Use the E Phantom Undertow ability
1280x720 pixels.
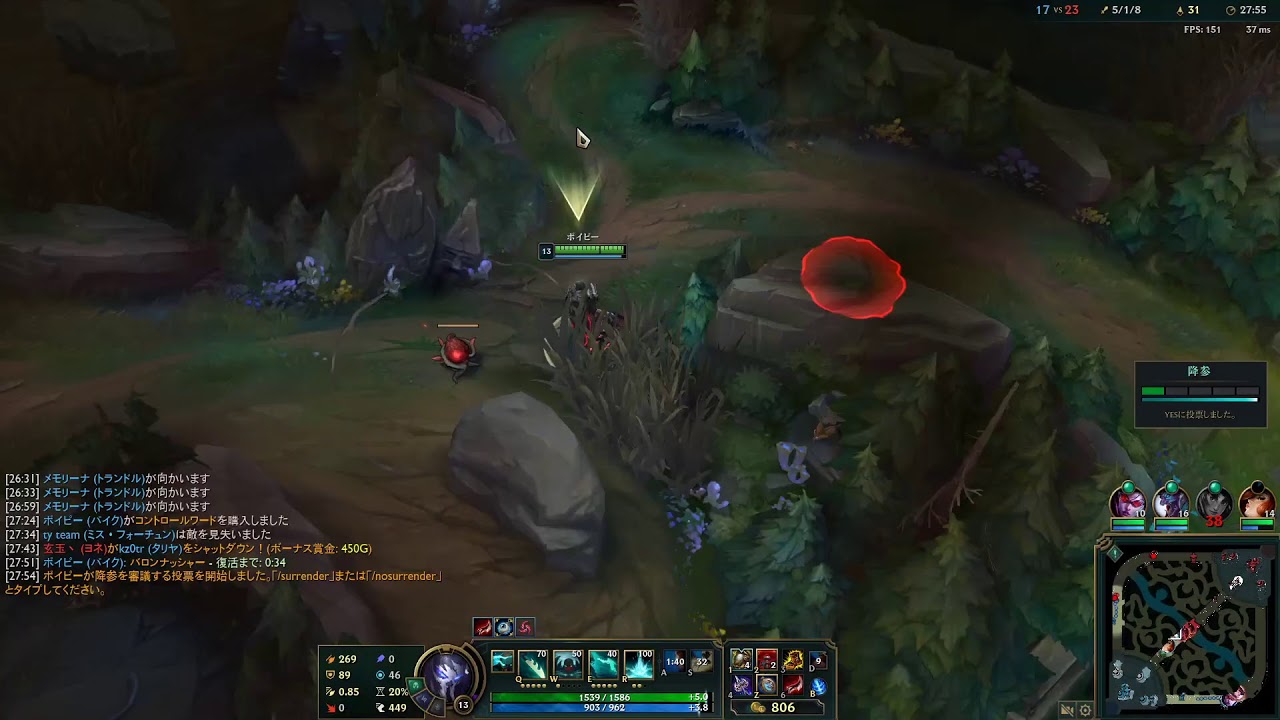603,664
